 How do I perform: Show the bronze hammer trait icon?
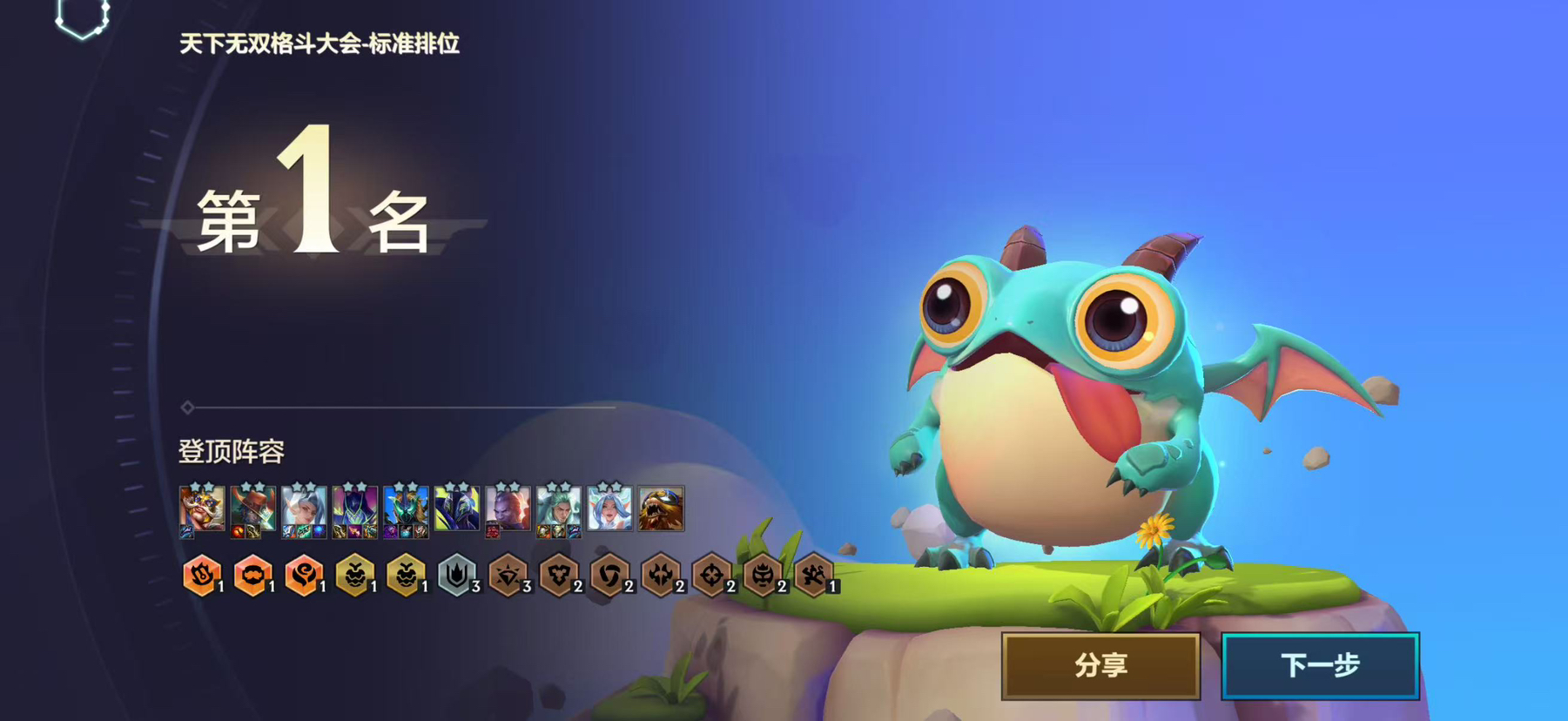tap(813, 576)
